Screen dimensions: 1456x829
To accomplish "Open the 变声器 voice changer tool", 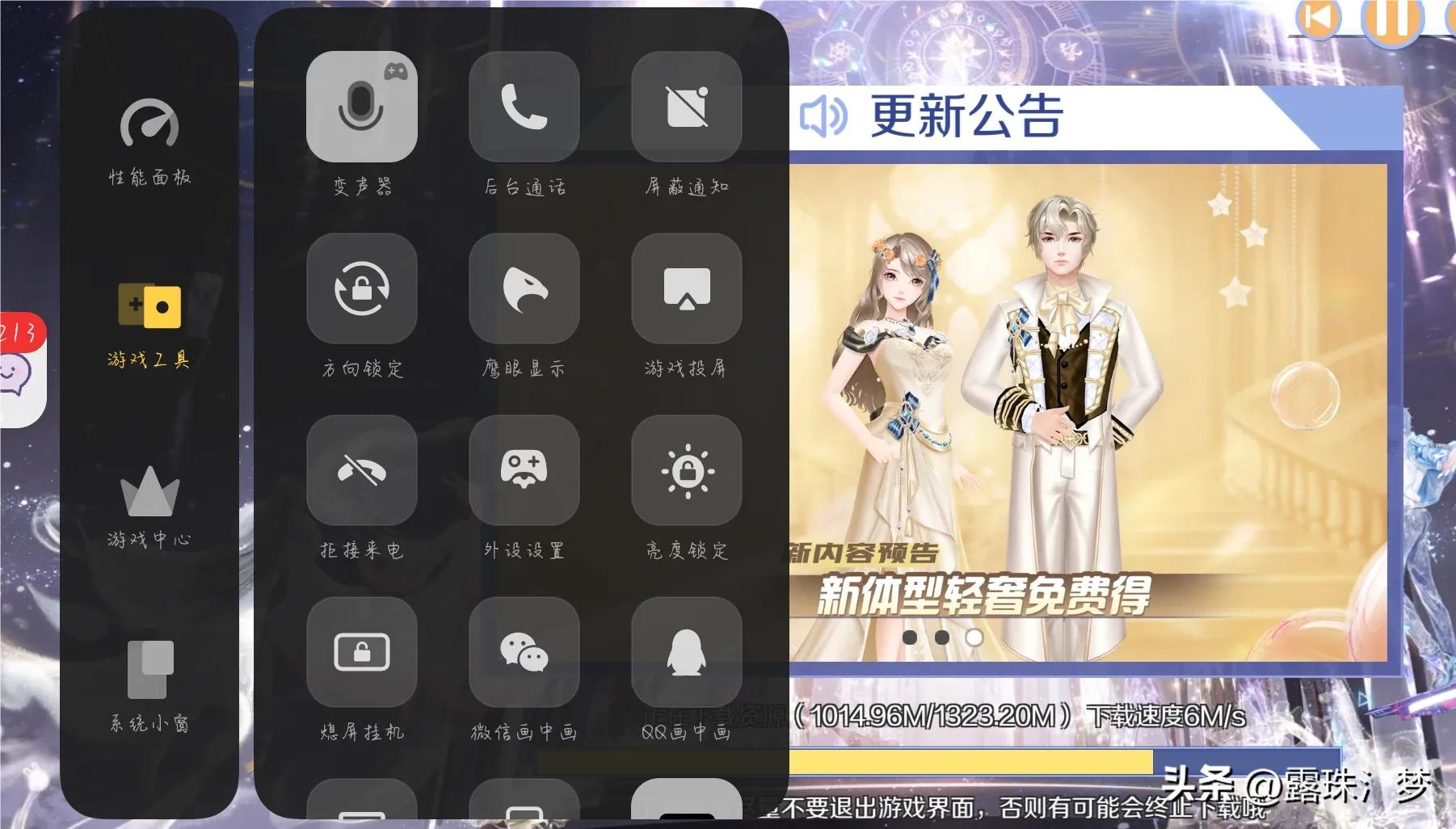I will [x=362, y=105].
